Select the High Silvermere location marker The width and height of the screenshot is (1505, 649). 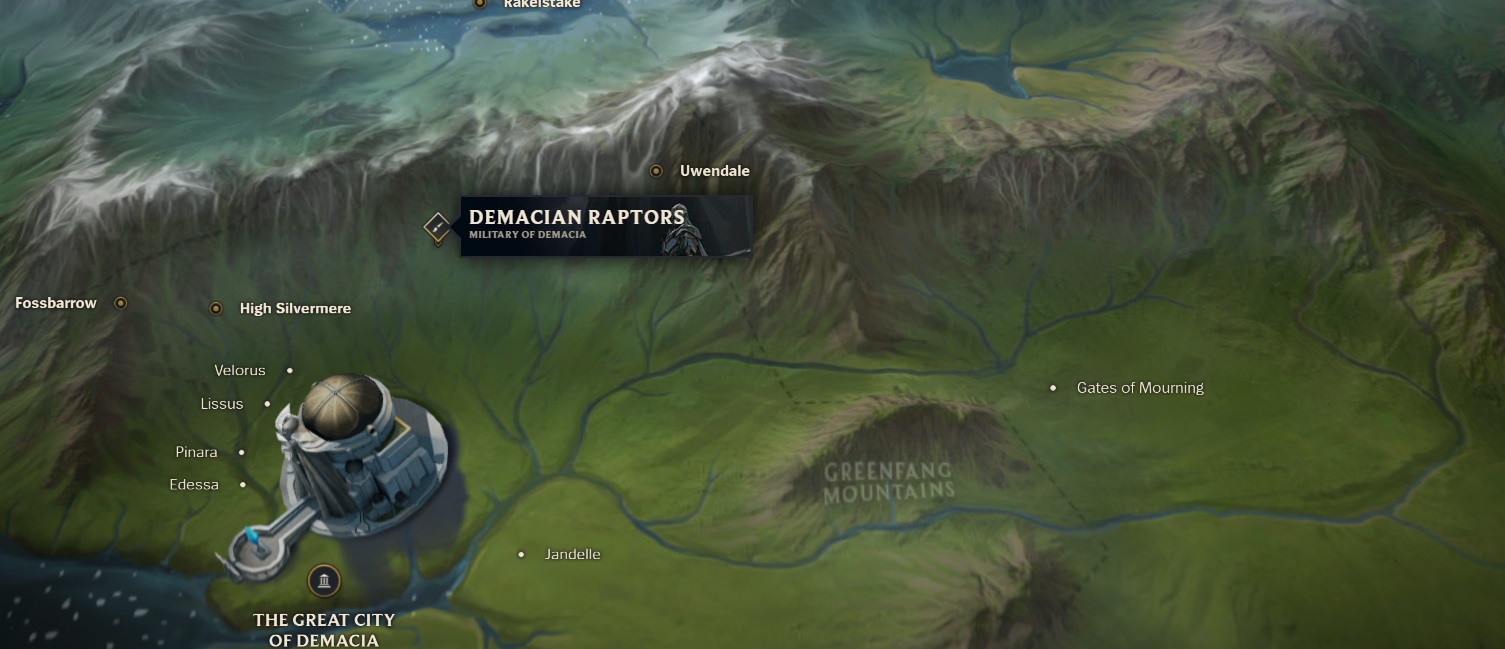[x=216, y=308]
